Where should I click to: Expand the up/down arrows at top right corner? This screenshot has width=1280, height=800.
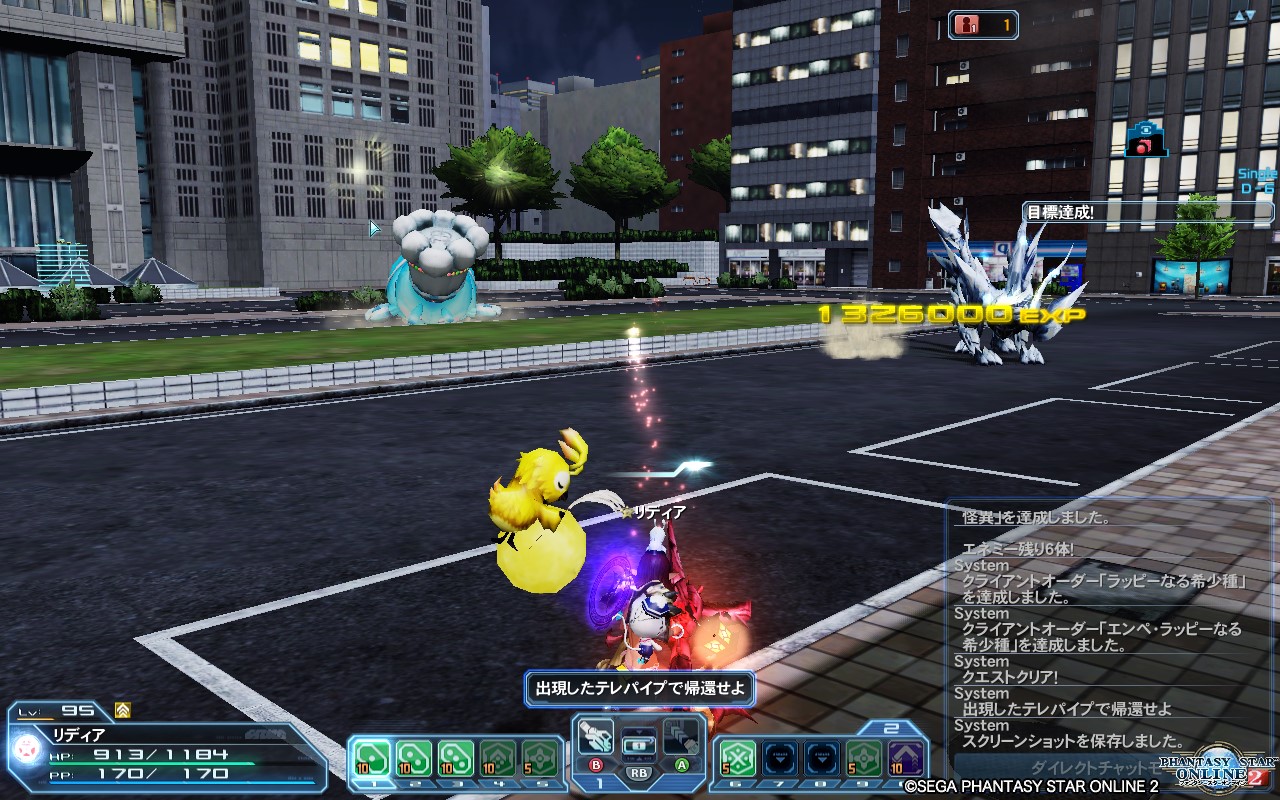(1245, 14)
